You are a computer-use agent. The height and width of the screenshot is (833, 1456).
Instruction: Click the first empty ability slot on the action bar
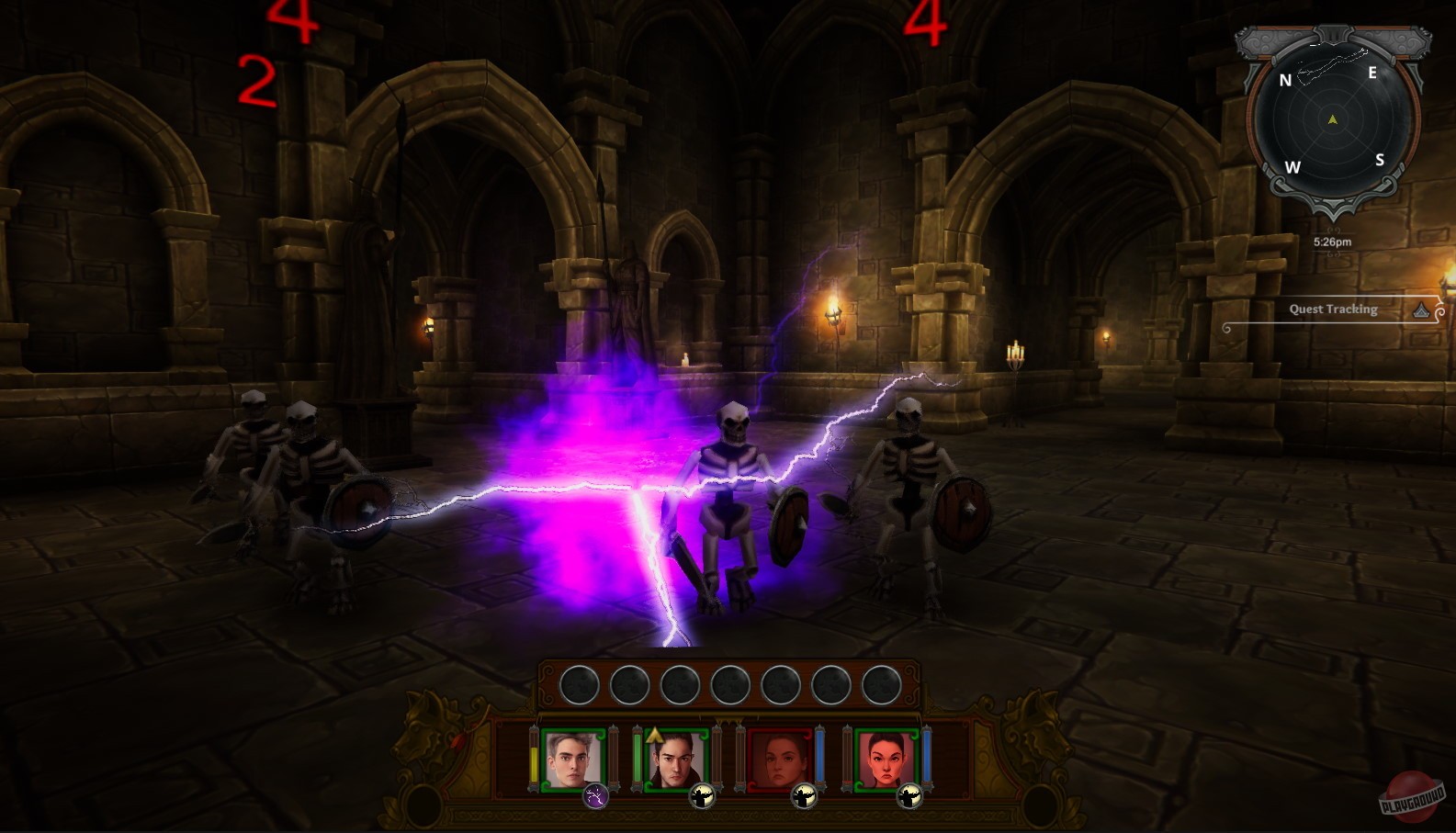[x=580, y=684]
